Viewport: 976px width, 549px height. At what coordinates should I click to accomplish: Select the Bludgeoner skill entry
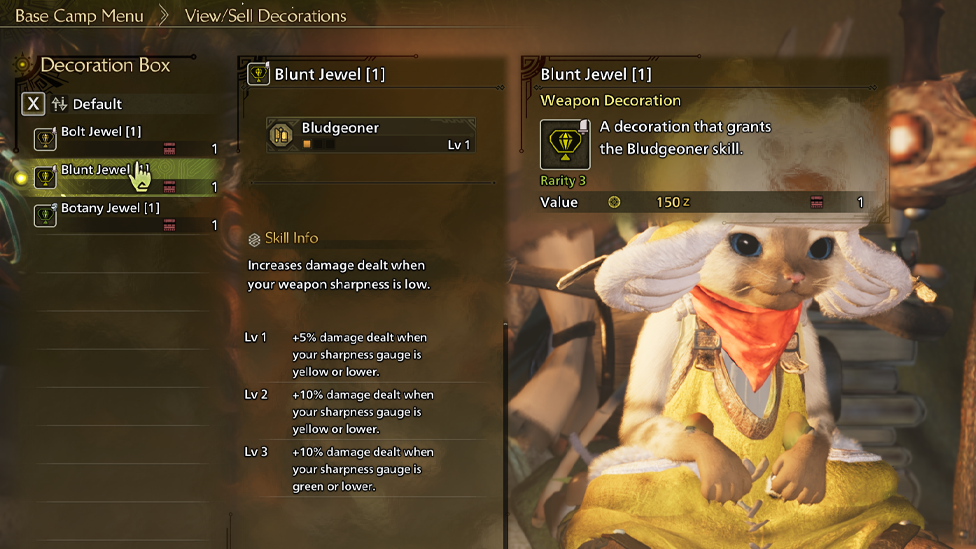coord(370,135)
